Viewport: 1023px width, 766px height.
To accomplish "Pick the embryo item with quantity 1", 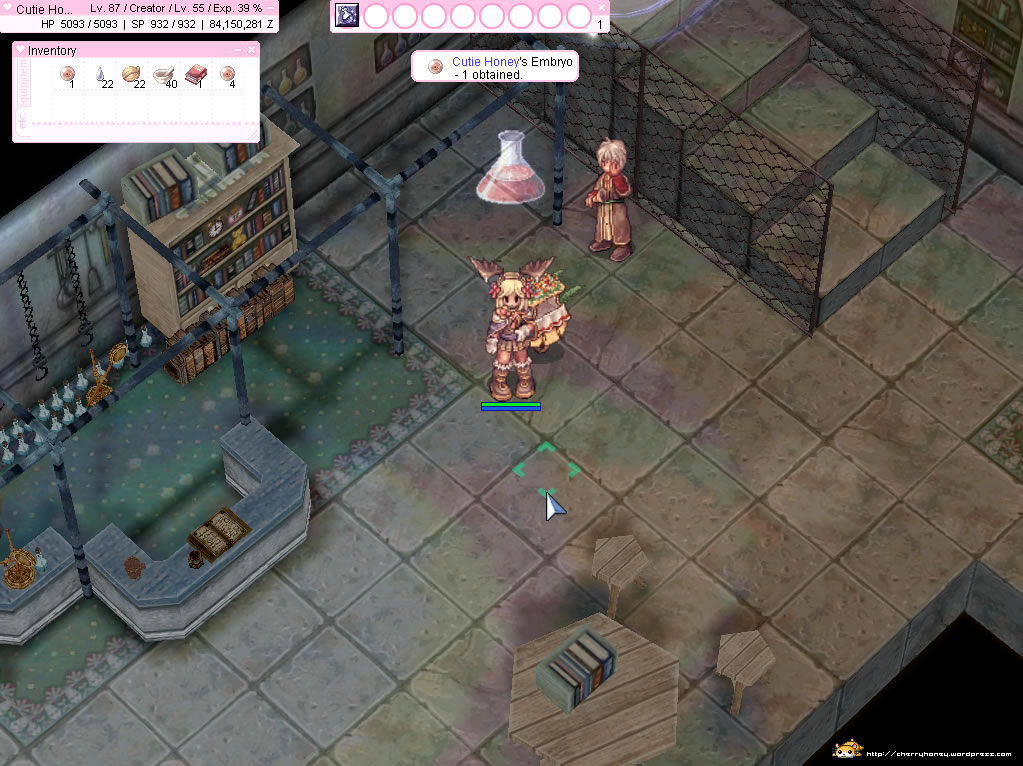I will pos(67,73).
